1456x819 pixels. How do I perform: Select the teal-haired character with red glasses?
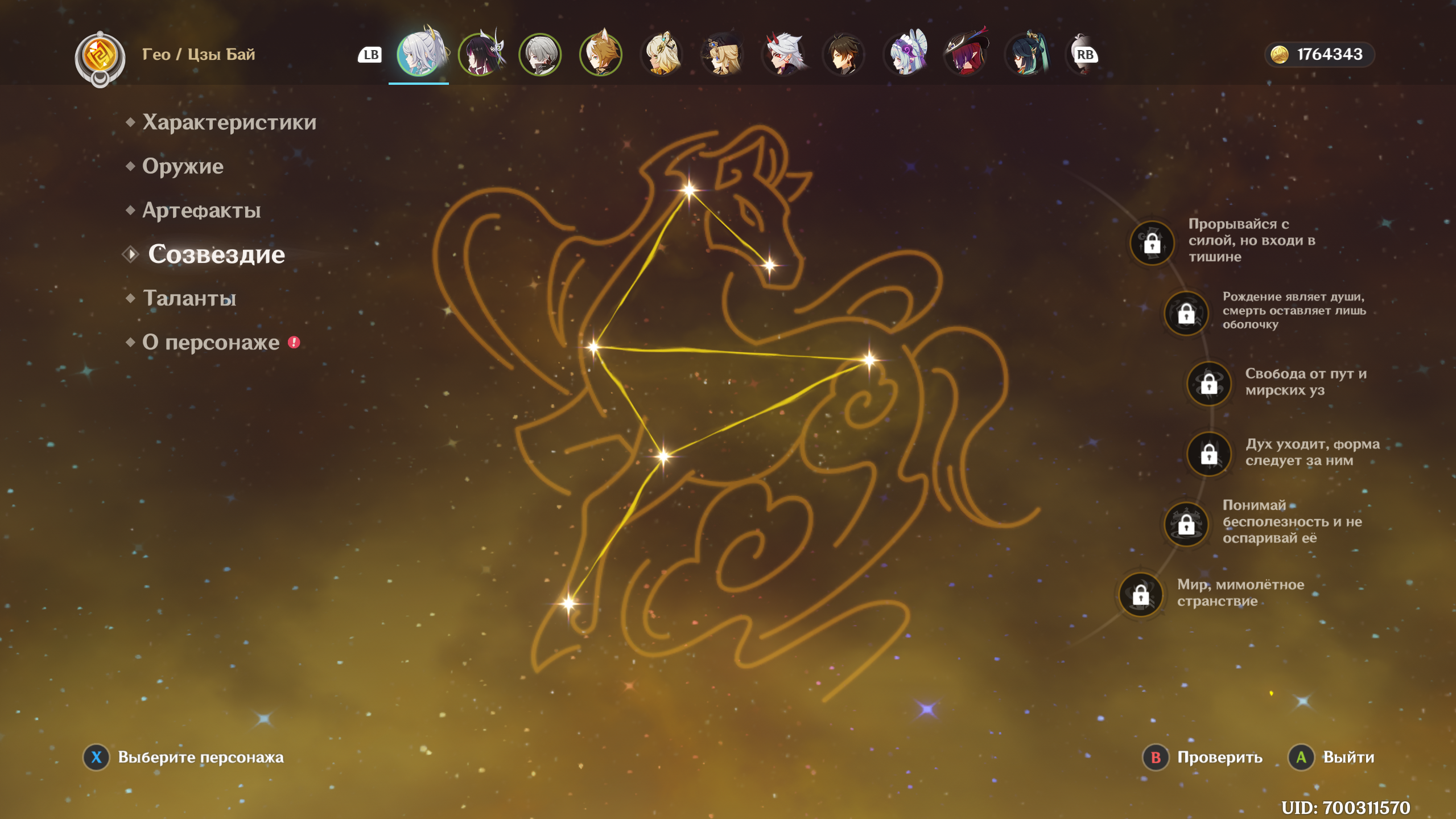point(1026,55)
